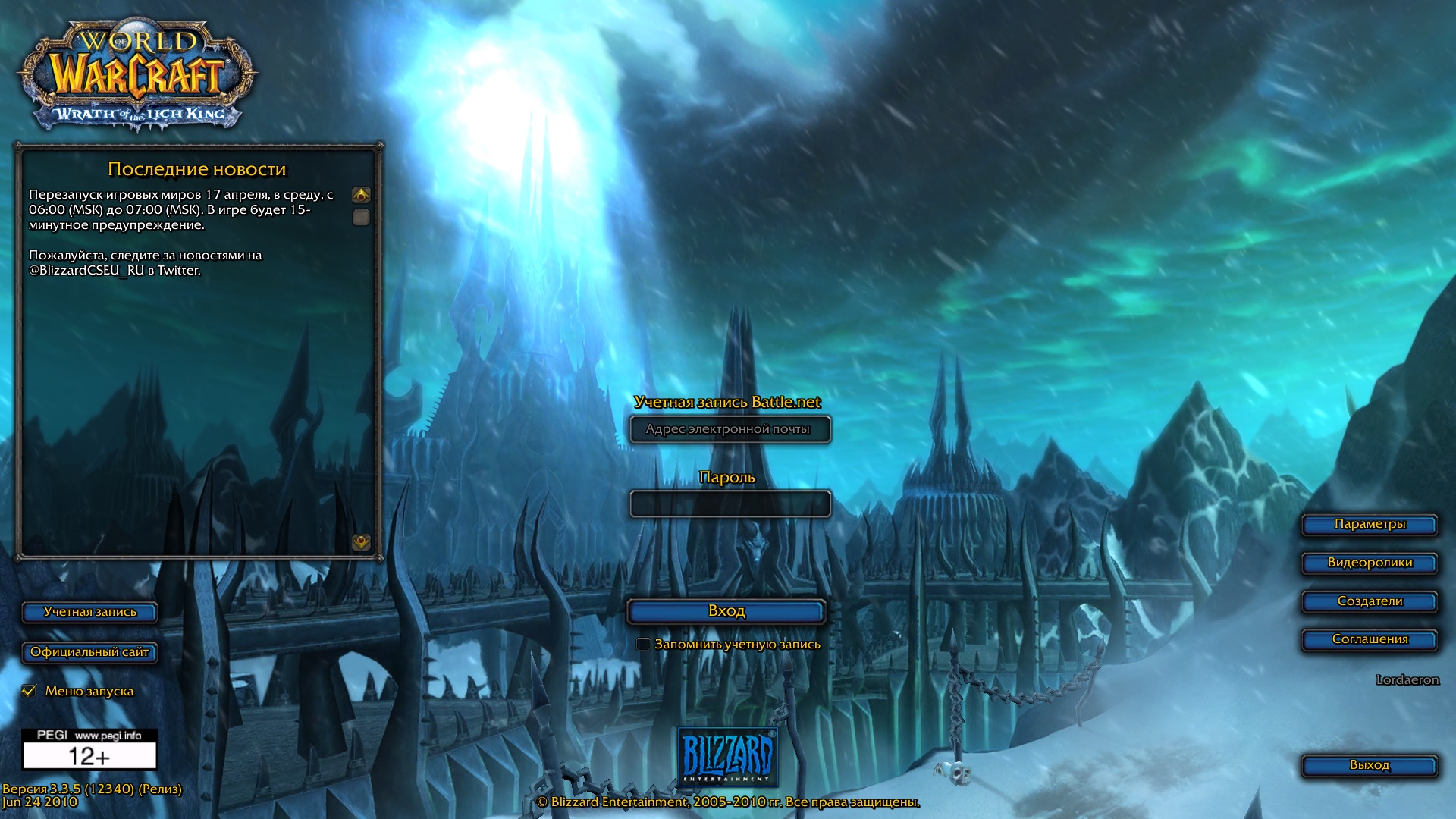This screenshot has width=1456, height=819.
Task: Click the news panel scroll-down arrow
Action: [x=361, y=541]
